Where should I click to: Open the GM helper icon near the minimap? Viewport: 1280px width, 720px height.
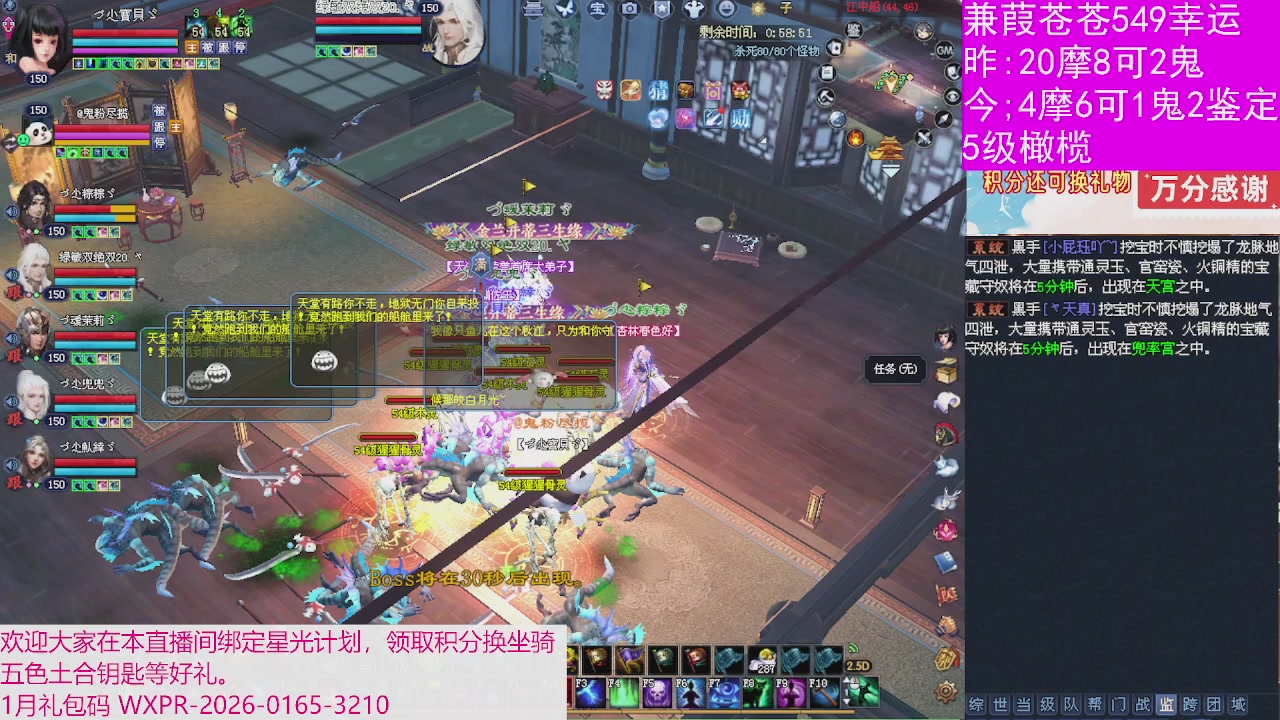pos(944,51)
